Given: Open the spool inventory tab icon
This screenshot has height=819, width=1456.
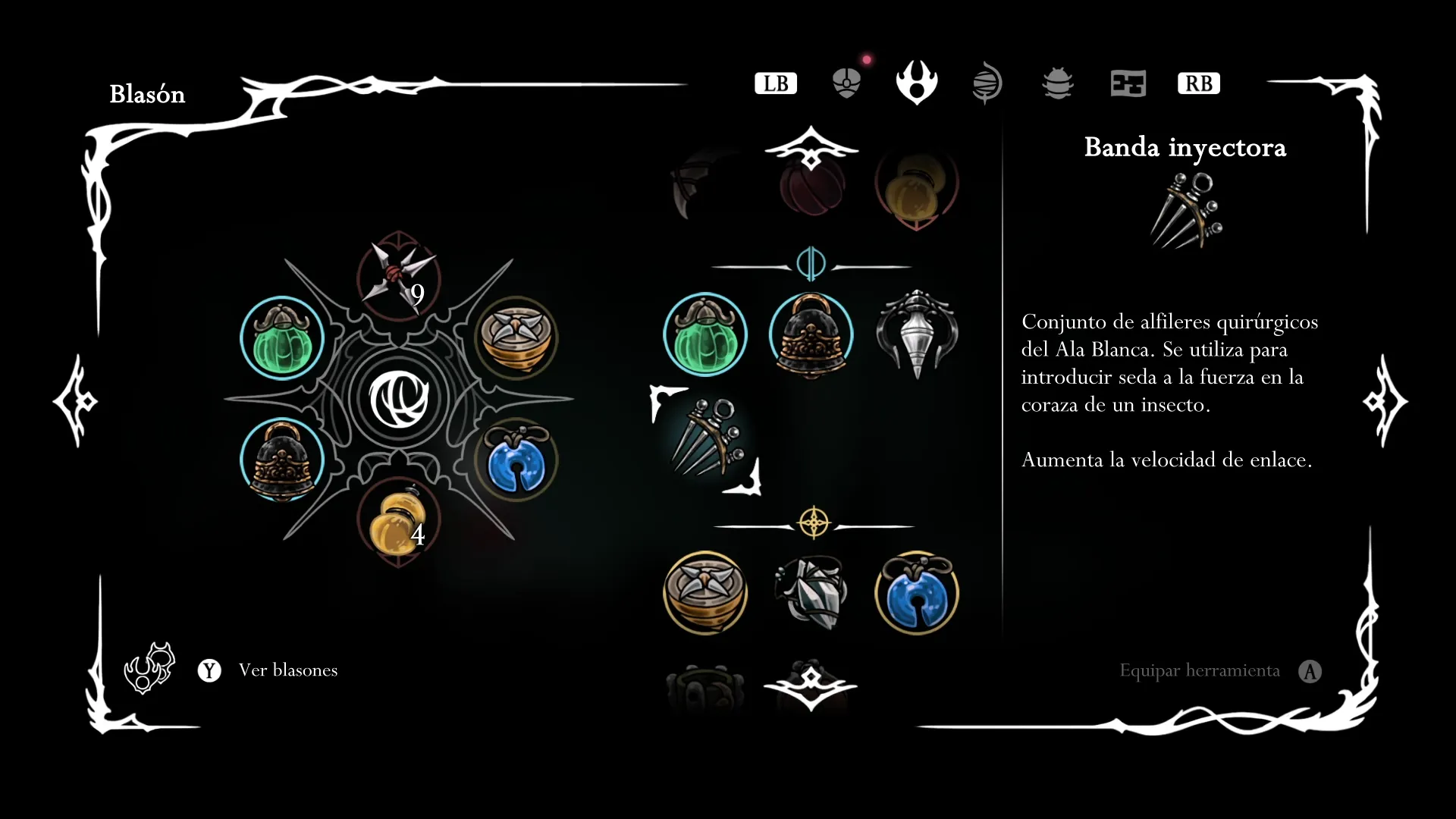Looking at the screenshot, I should coord(987,83).
